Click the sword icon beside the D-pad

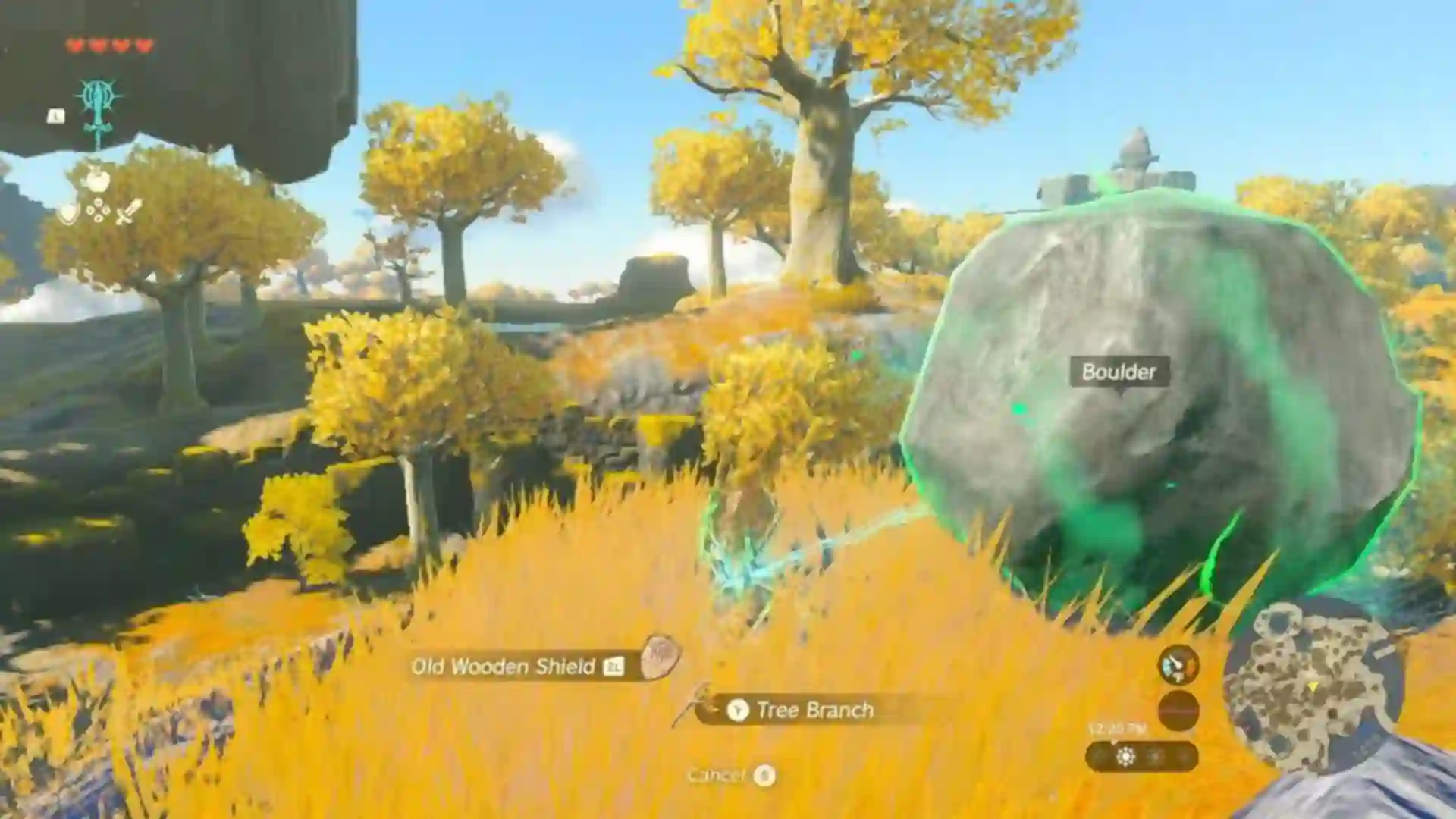coord(127,212)
